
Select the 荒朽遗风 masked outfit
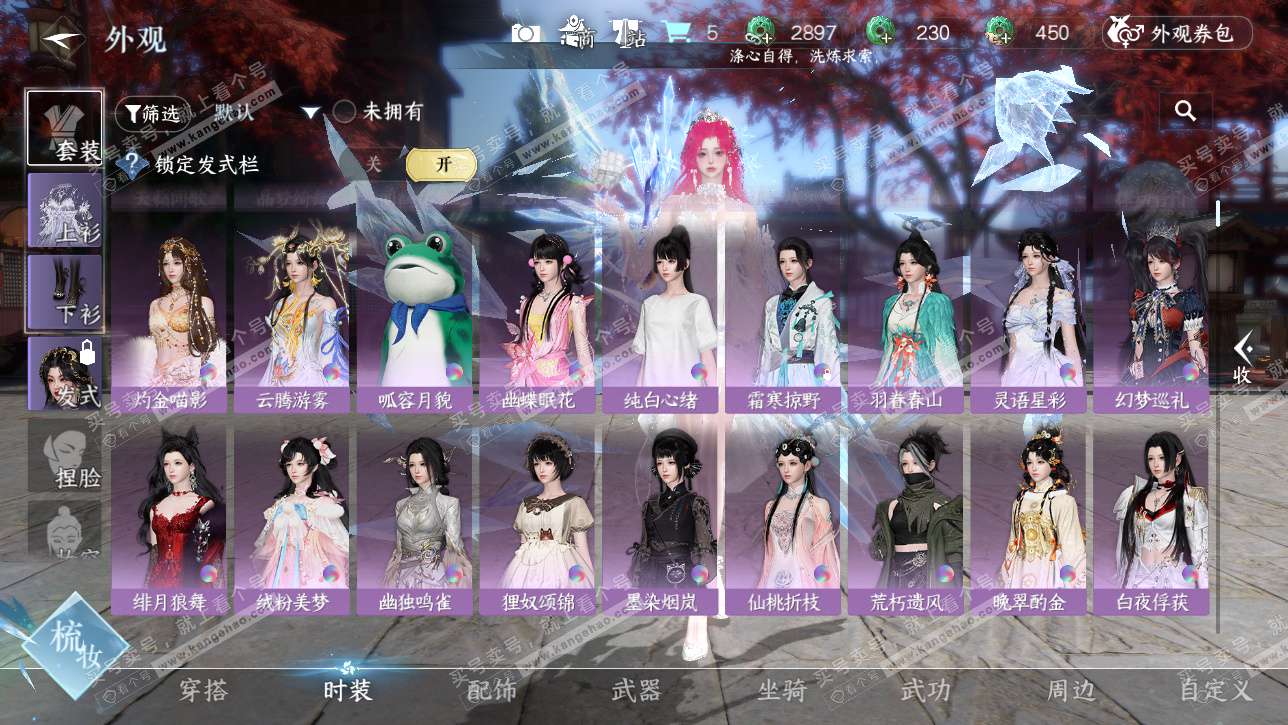904,518
